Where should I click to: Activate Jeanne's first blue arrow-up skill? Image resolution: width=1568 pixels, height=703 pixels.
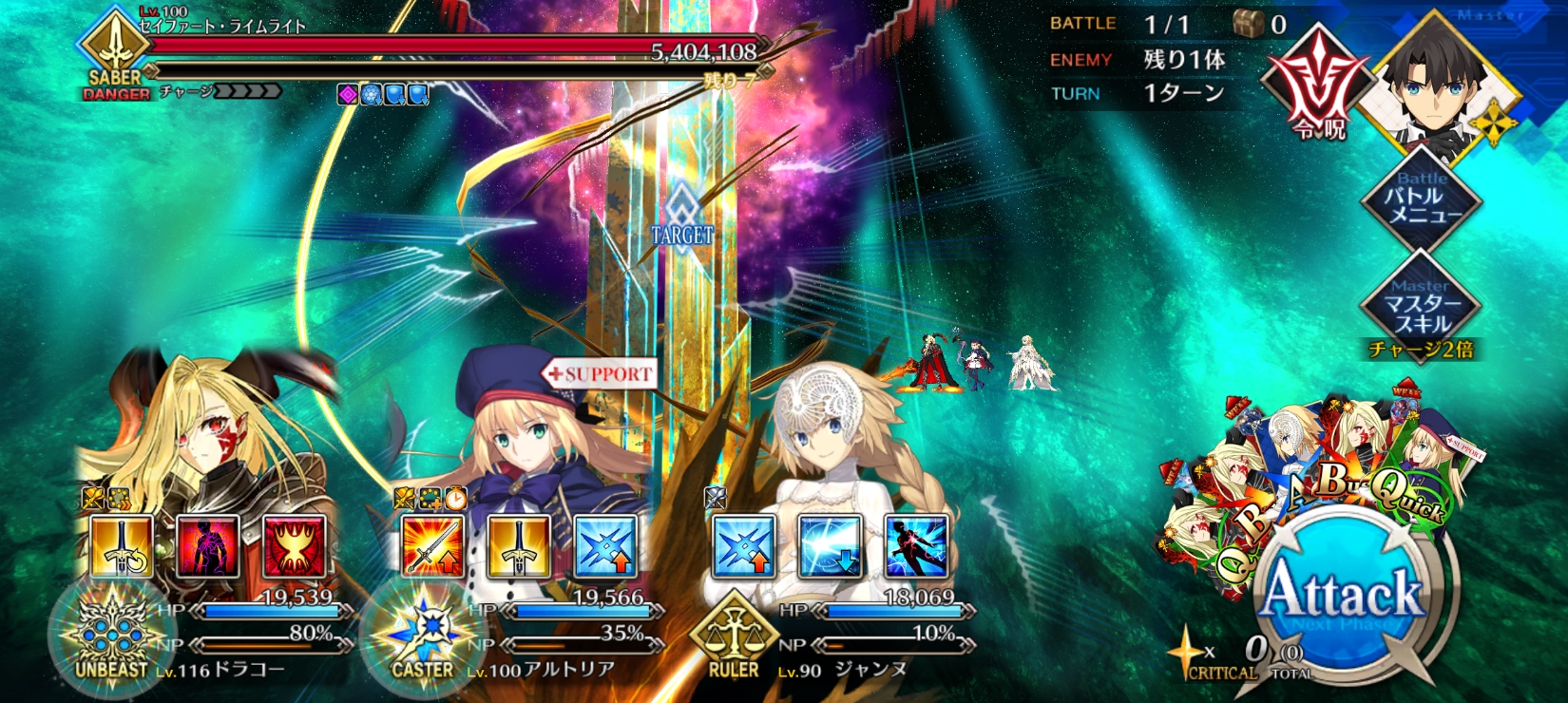point(744,546)
